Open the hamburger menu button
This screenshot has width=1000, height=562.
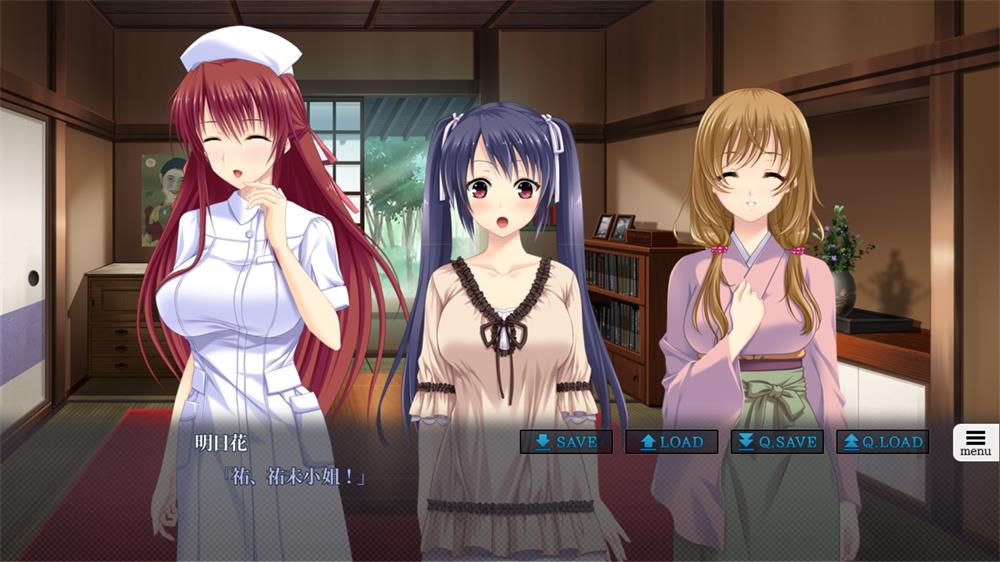(x=975, y=442)
